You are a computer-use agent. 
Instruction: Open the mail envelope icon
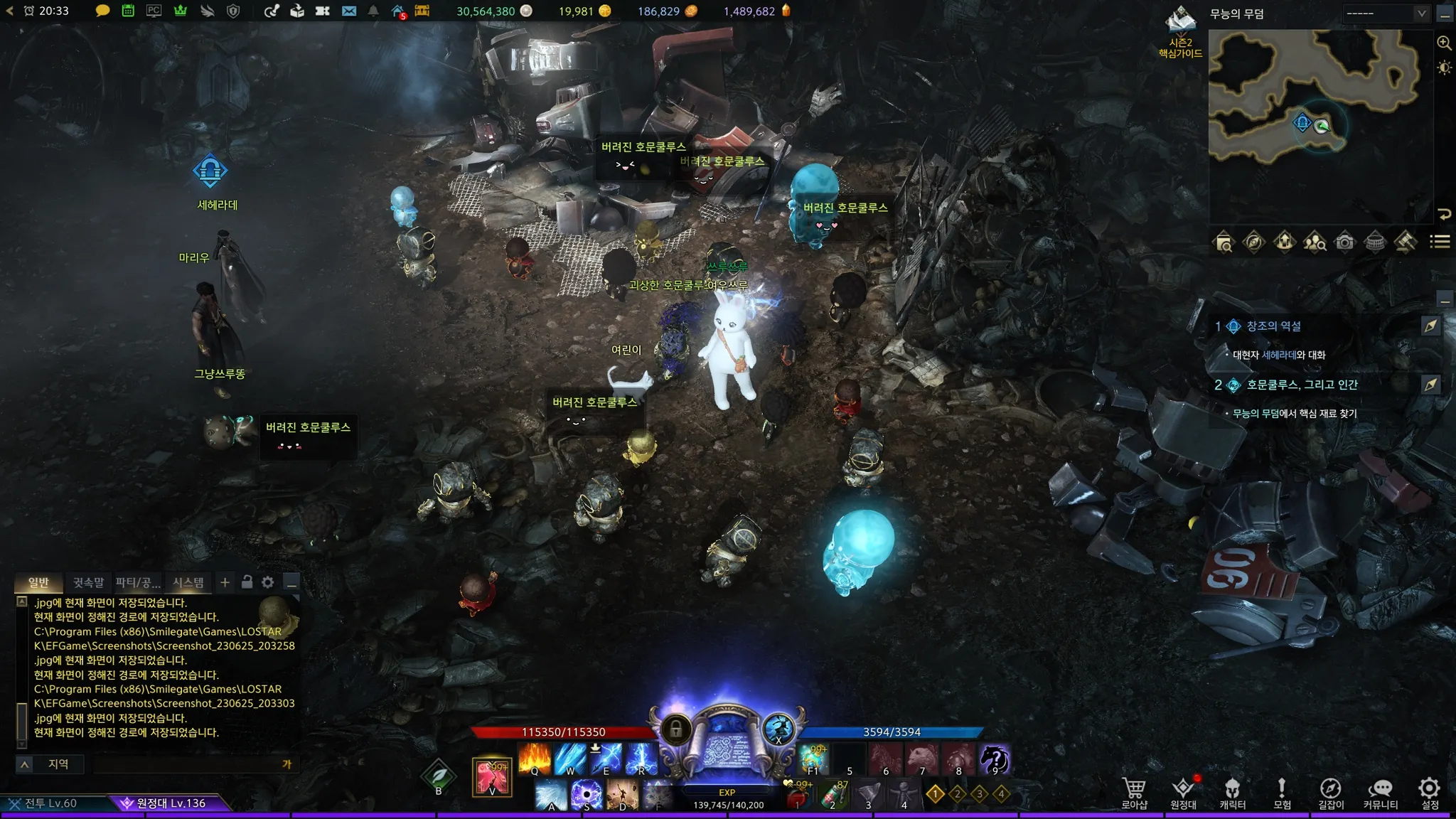348,11
